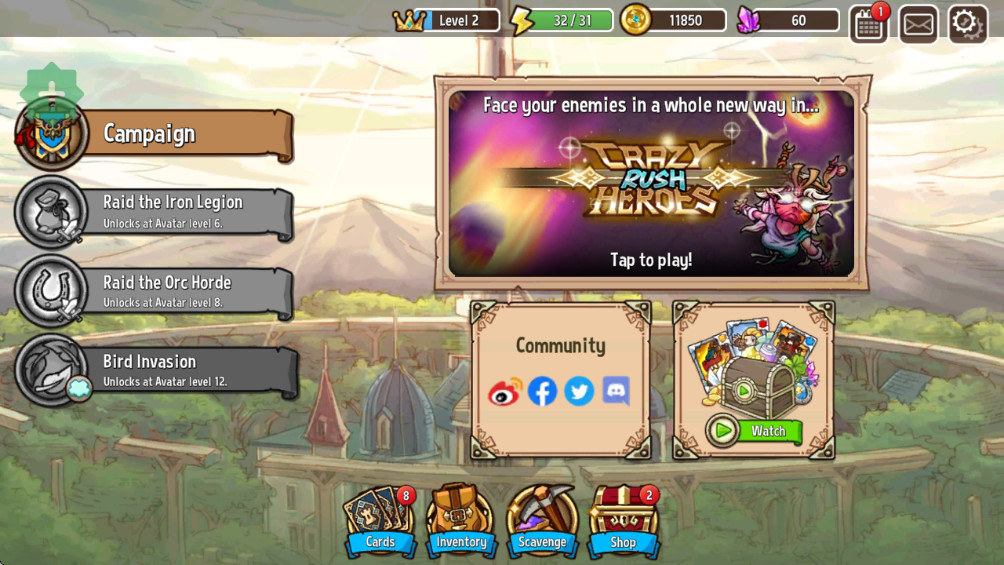Open the Twitter community link
Viewport: 1004px width, 565px height.
point(579,392)
